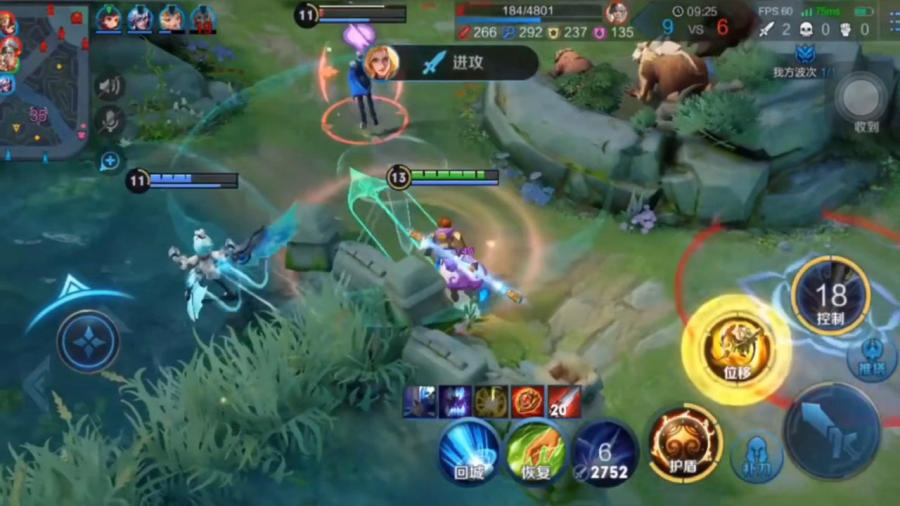Tap the enemy hero portrait beside the health bar
The height and width of the screenshot is (506, 900).
click(618, 12)
